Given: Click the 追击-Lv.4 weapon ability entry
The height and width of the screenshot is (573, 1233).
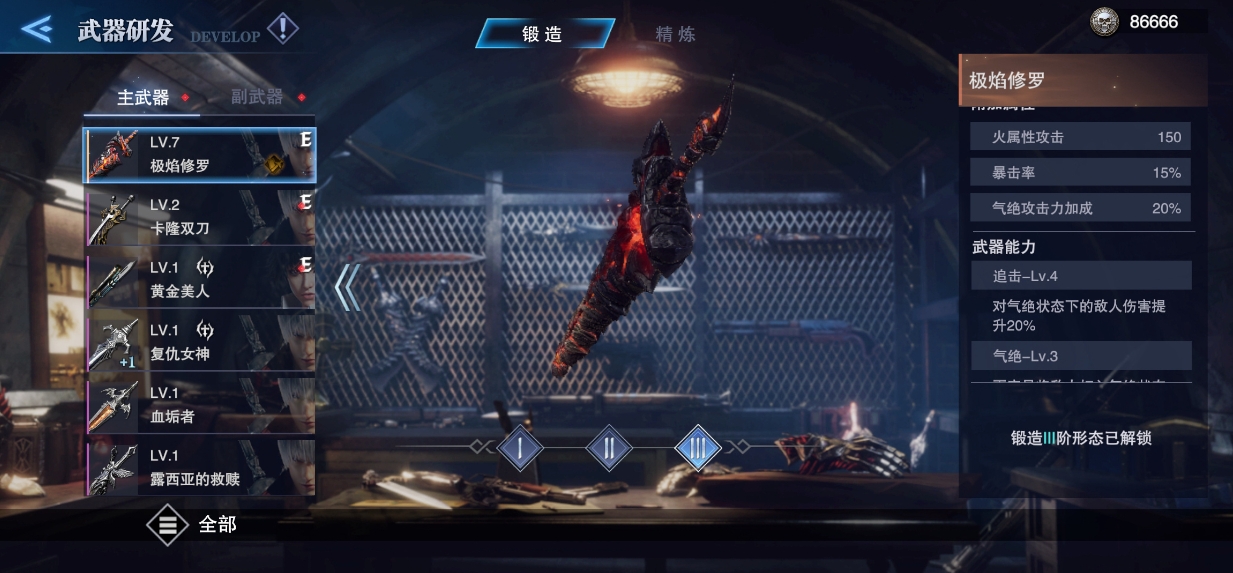Looking at the screenshot, I should 1081,275.
